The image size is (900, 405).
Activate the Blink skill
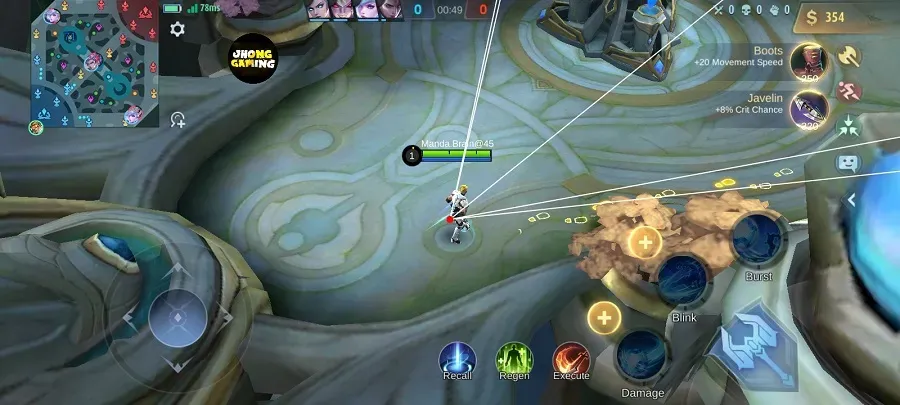(684, 281)
